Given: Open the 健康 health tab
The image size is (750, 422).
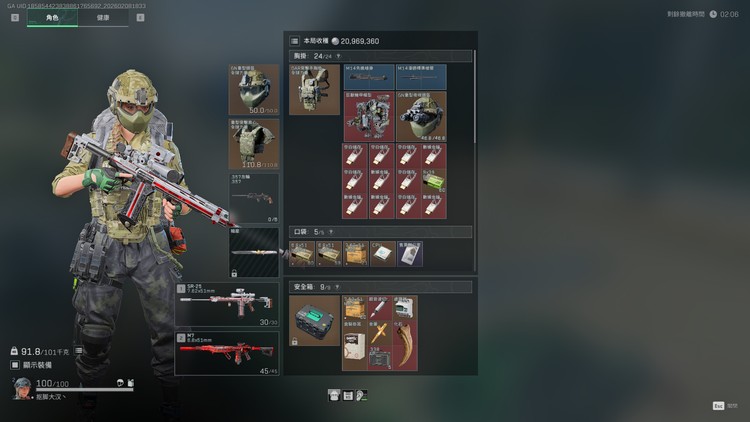Looking at the screenshot, I should 103,19.
